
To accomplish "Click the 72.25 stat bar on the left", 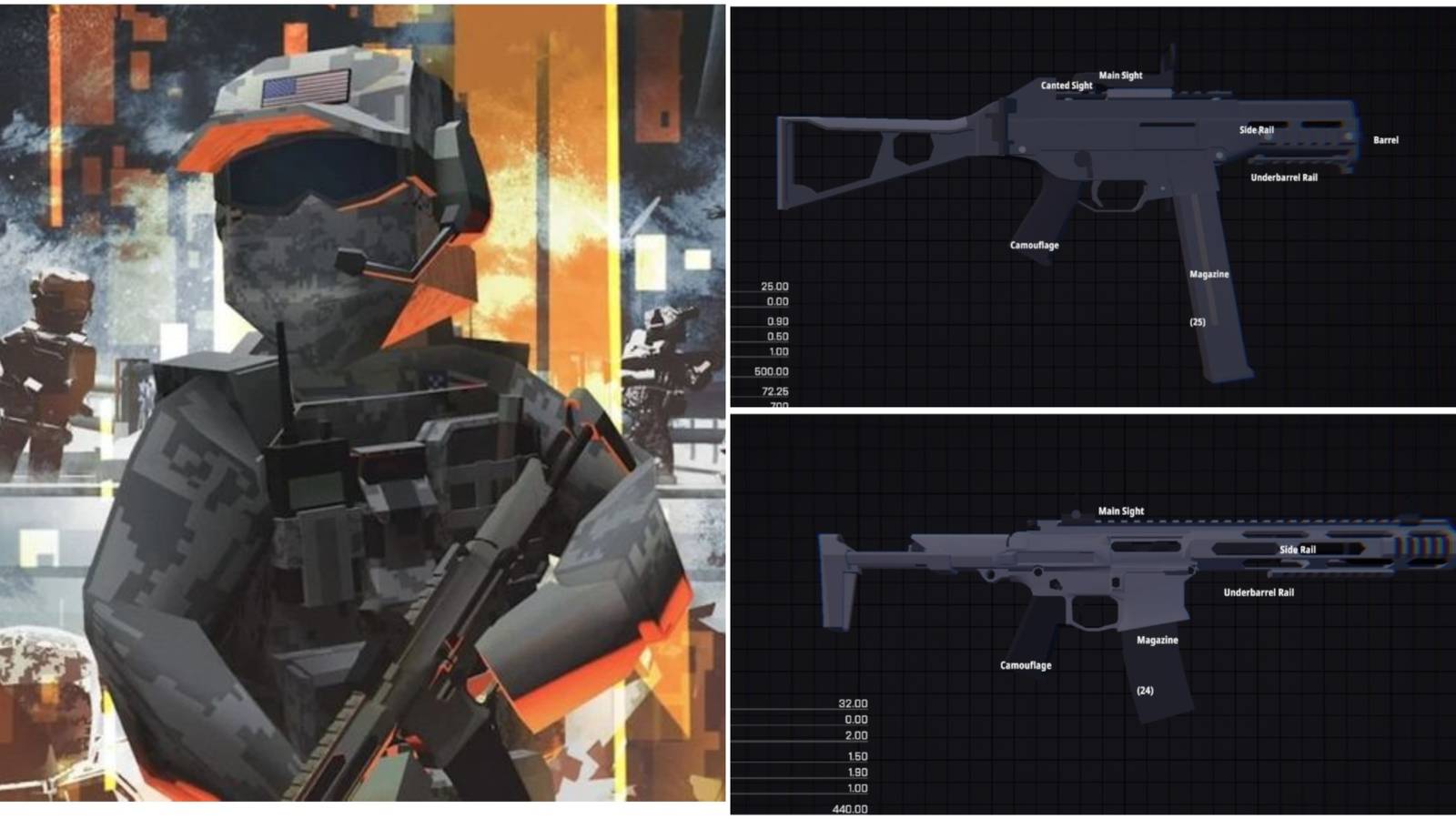I will [773, 393].
